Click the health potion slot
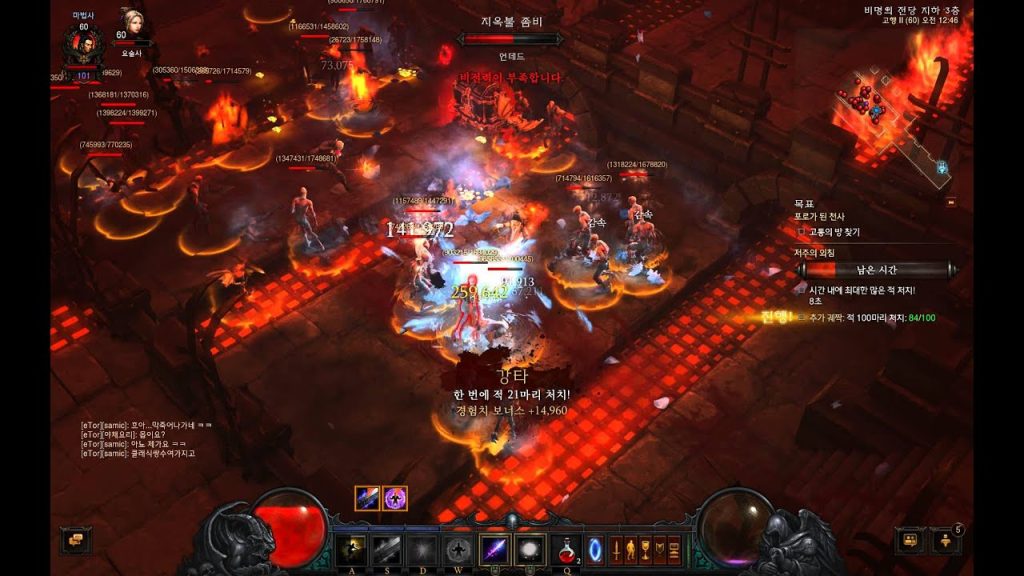 point(565,549)
